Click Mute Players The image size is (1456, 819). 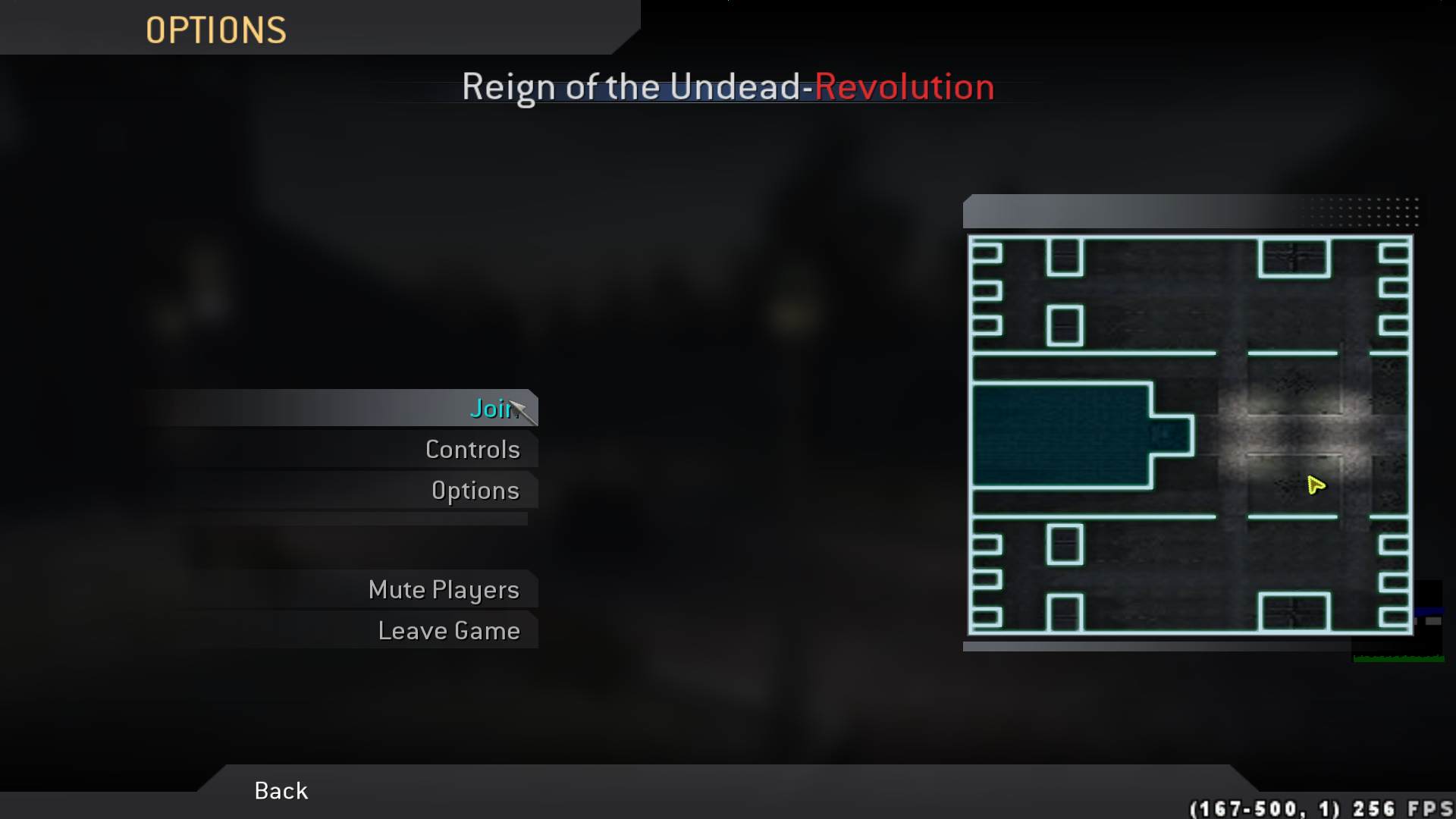point(444,589)
